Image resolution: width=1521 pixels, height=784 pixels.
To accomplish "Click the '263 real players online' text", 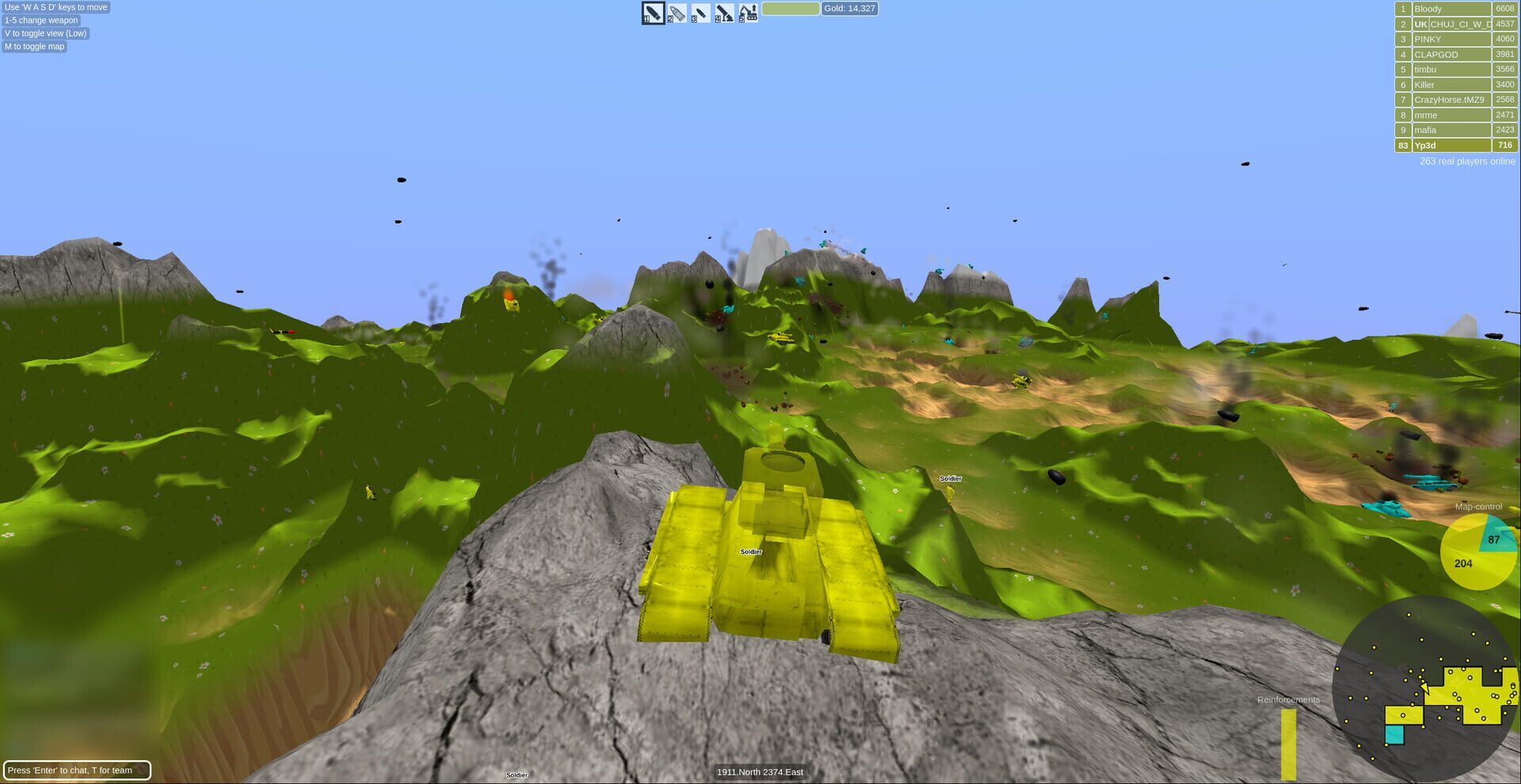I will click(1466, 161).
